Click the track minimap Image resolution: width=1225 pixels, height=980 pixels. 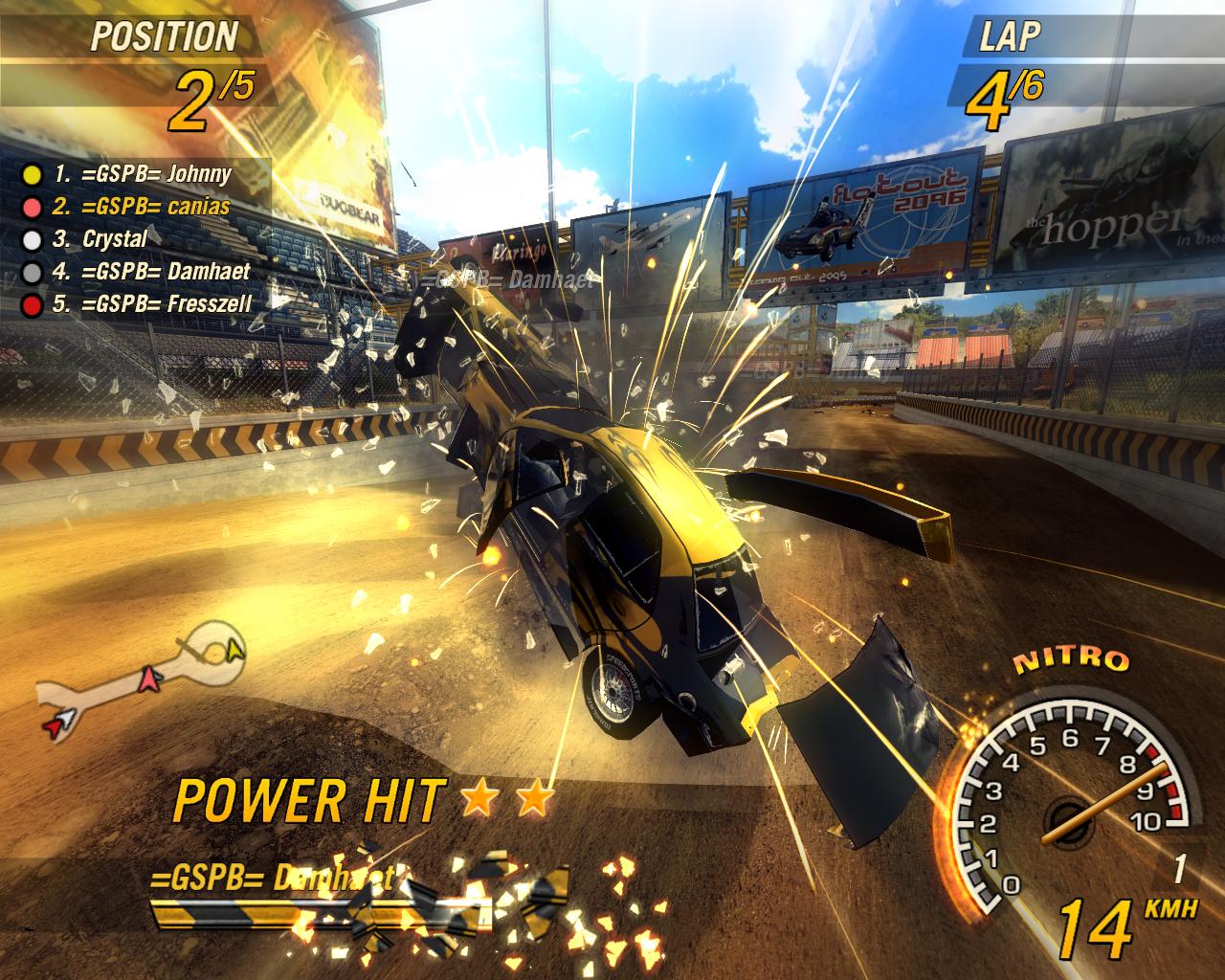(144, 678)
